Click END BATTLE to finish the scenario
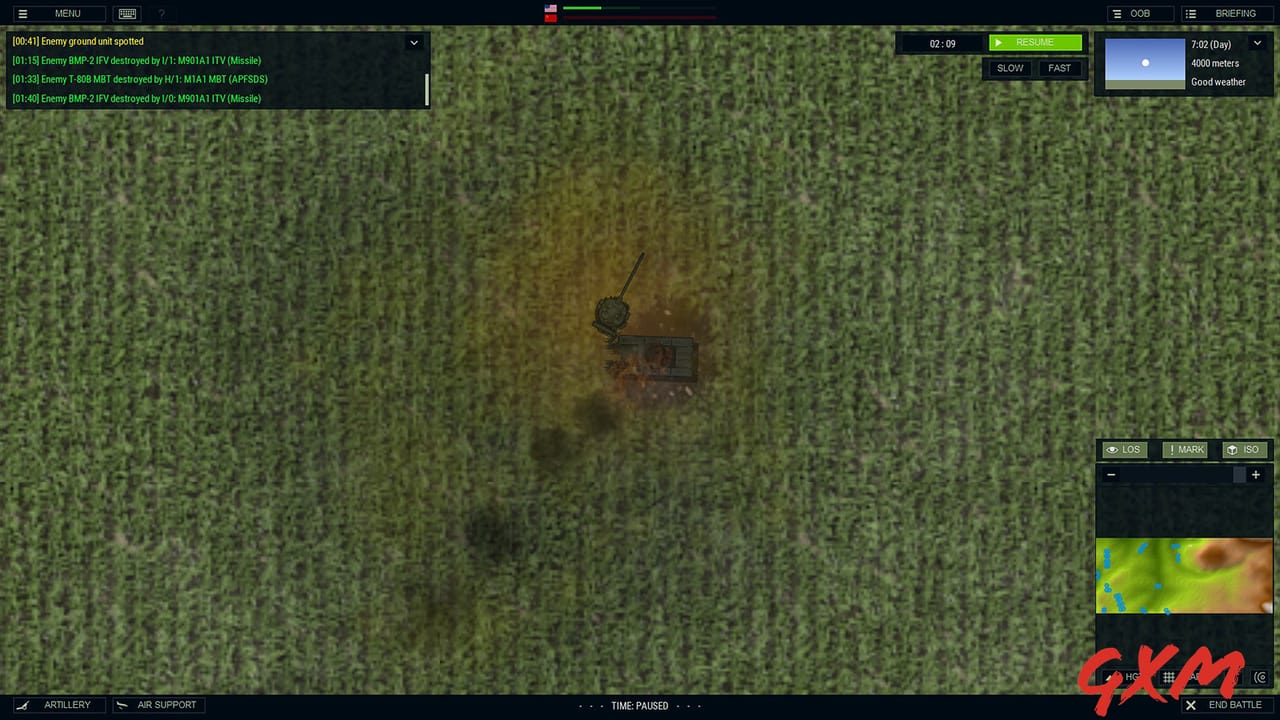The image size is (1280, 720). (x=1225, y=705)
